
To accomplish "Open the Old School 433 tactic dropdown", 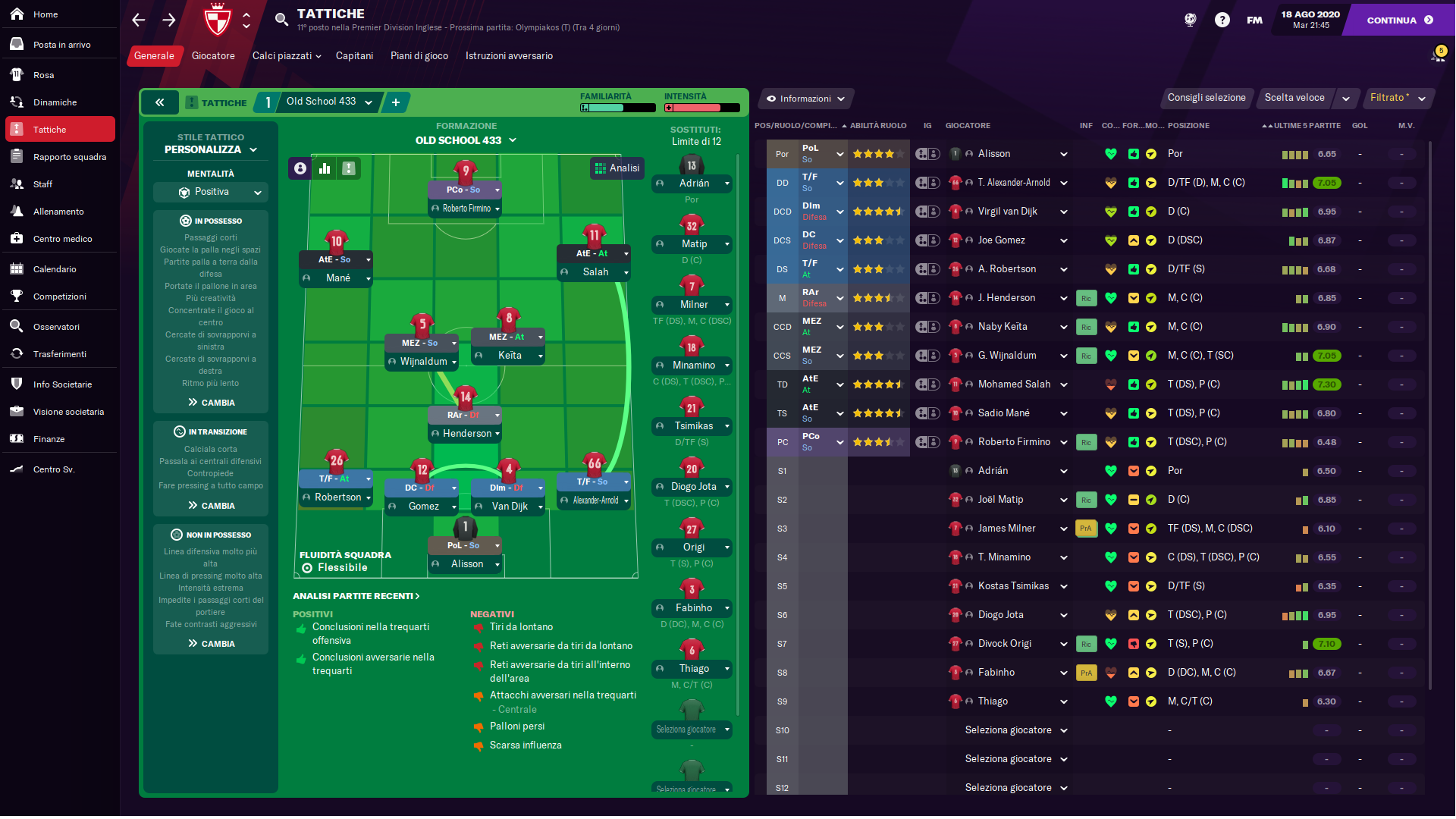I will (x=329, y=102).
